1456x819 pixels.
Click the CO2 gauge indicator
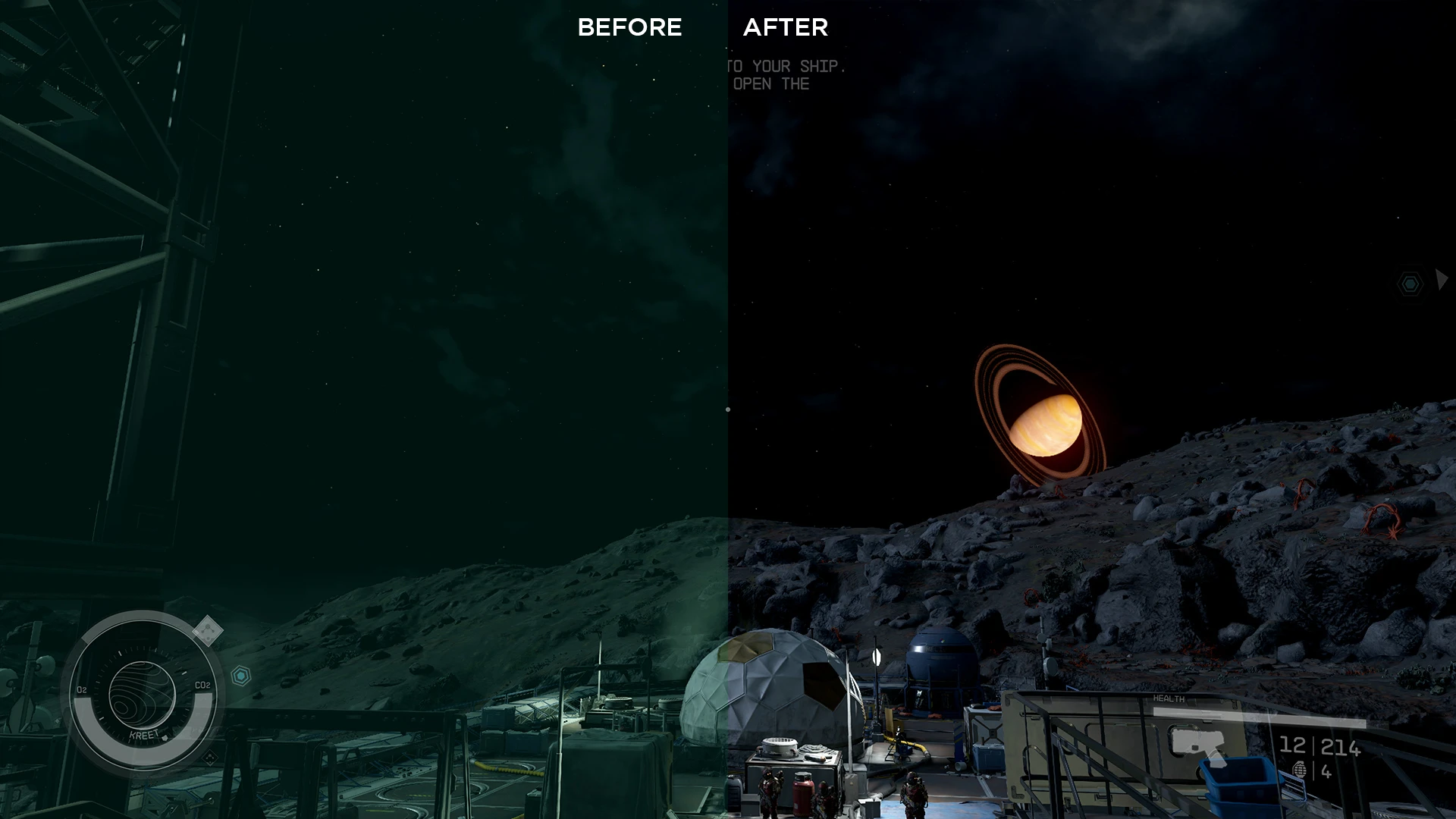click(203, 685)
